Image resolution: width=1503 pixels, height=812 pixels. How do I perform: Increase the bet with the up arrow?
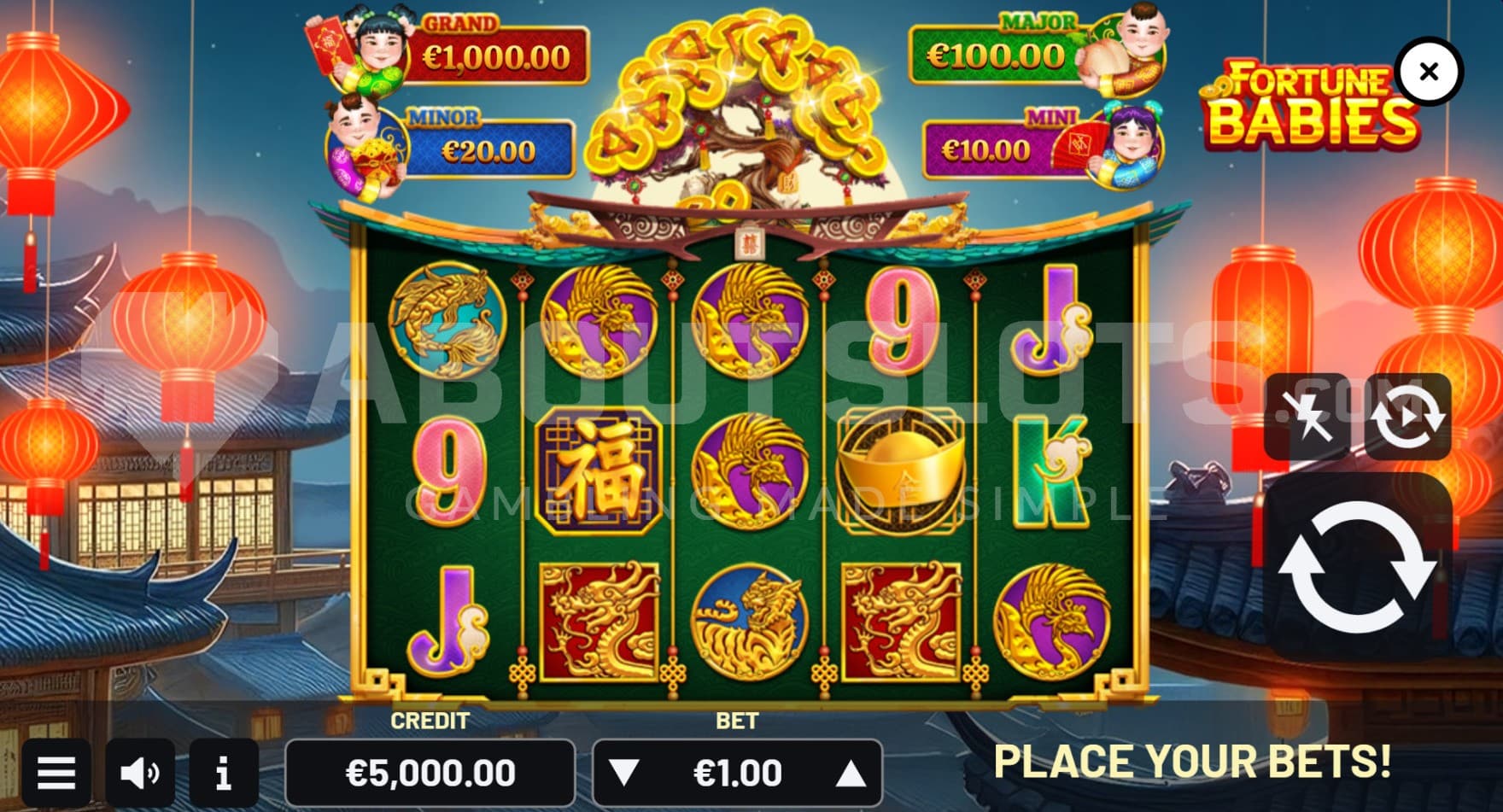coord(851,774)
